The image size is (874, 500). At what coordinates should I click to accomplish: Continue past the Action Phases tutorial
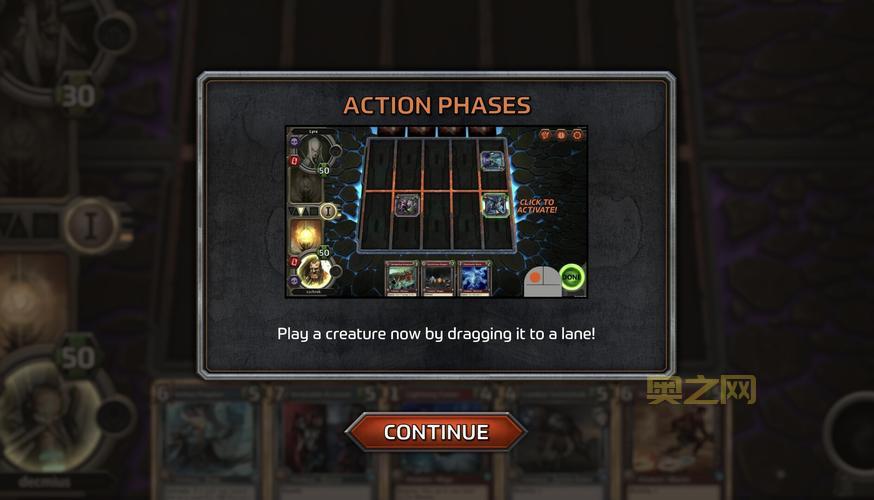click(x=436, y=432)
